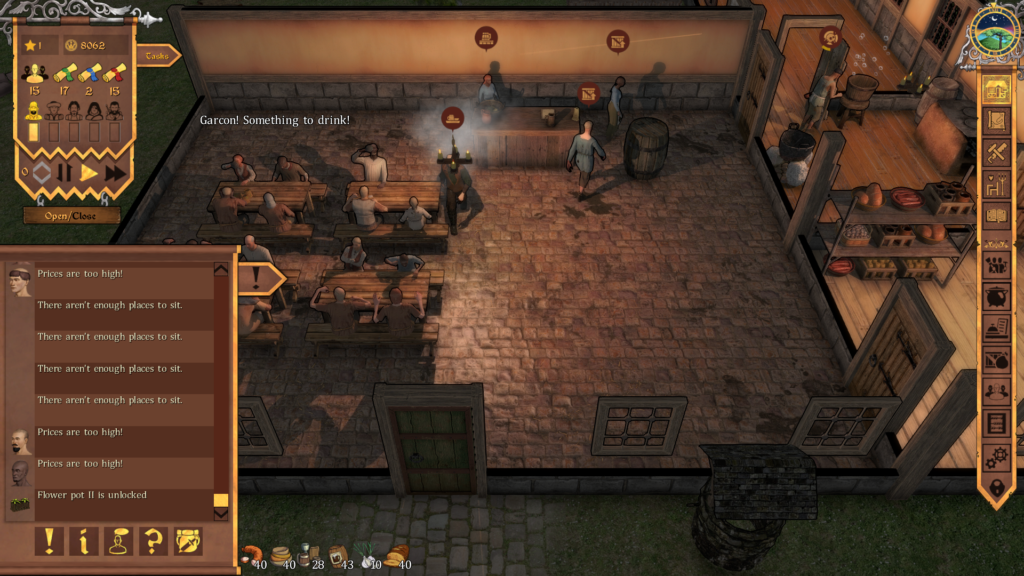Screen dimensions: 1024x576
Task: Show exclamation mark alerts filter
Action: tap(49, 541)
